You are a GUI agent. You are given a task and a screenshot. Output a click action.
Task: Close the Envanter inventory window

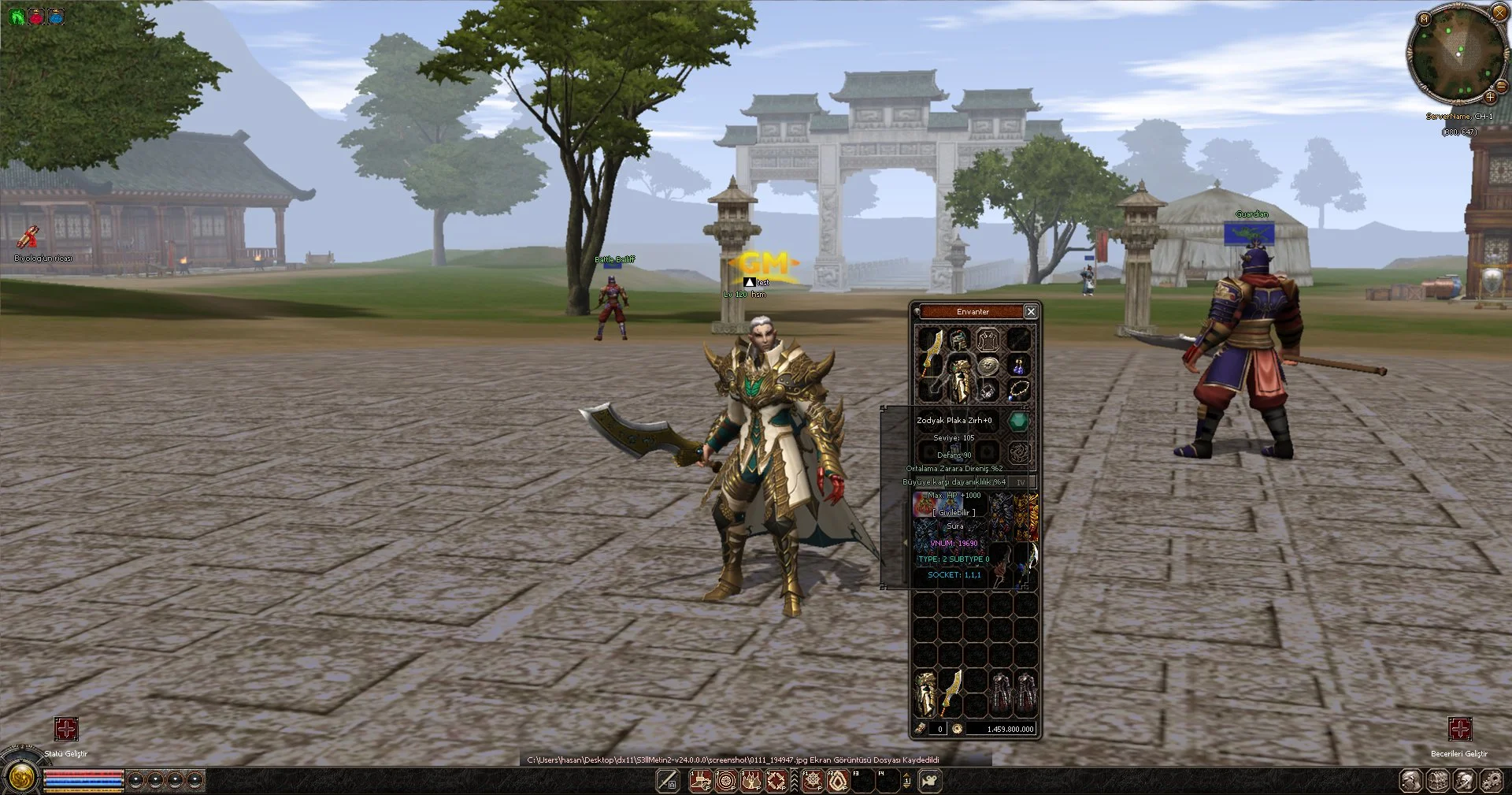coord(1030,312)
